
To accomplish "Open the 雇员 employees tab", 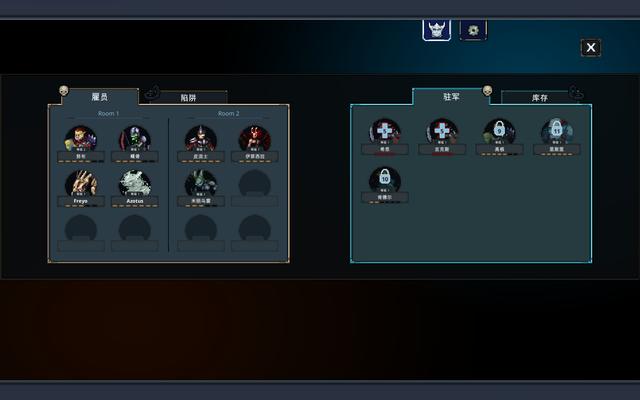I will point(99,96).
